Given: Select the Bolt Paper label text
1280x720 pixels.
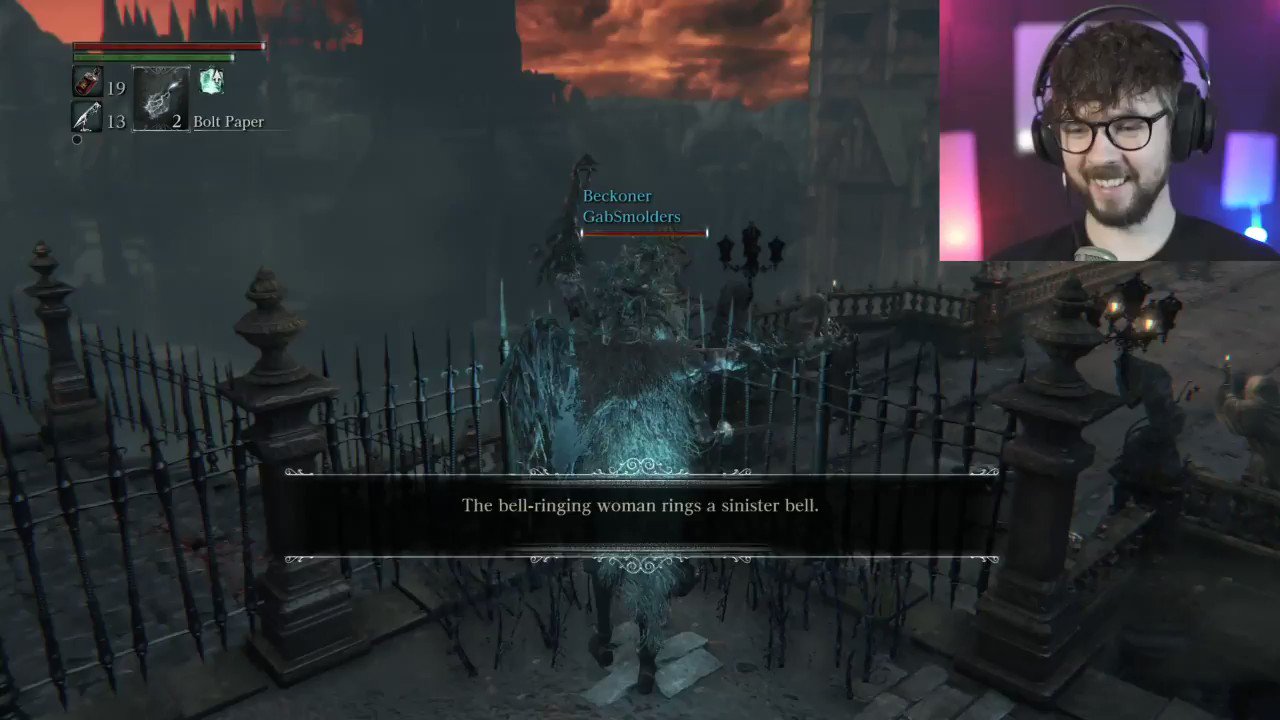Looking at the screenshot, I should (x=228, y=121).
